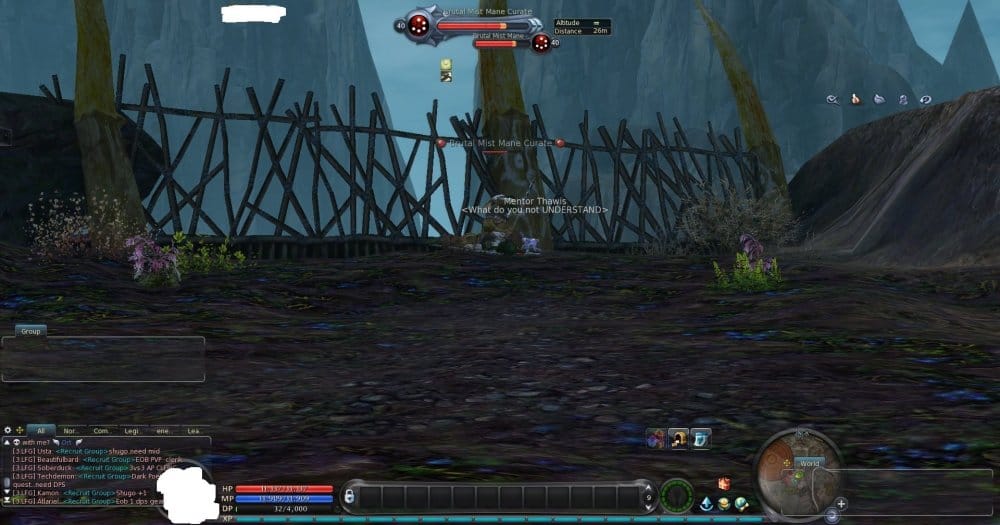The width and height of the screenshot is (1000, 525).
Task: Show the Legi.. chat tab
Action: coord(134,430)
